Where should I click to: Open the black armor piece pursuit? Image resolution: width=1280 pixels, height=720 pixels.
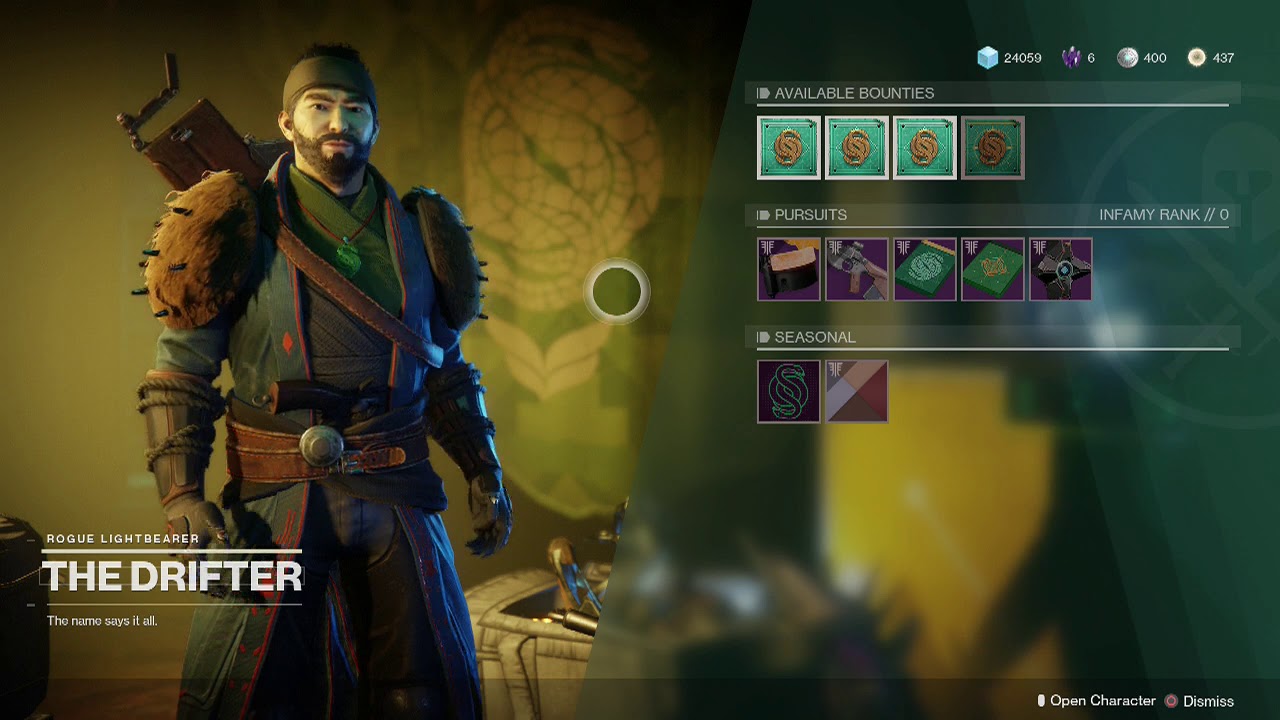(789, 269)
